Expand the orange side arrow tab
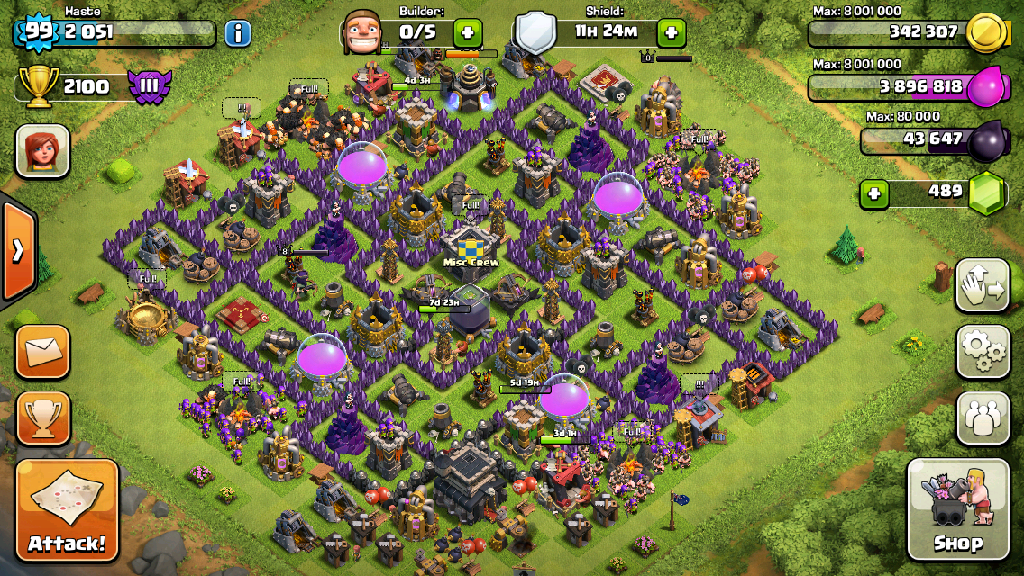Viewport: 1024px width, 576px height. pos(17,250)
